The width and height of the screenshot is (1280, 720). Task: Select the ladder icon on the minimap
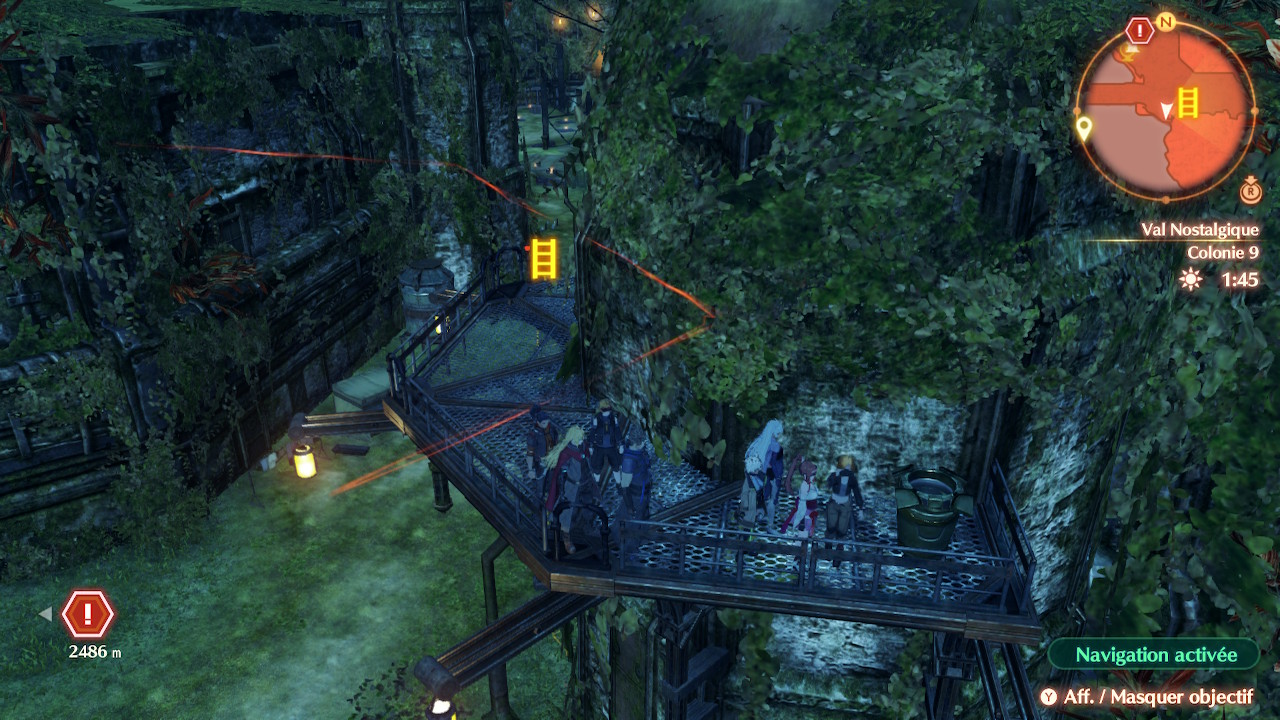pyautogui.click(x=1188, y=102)
